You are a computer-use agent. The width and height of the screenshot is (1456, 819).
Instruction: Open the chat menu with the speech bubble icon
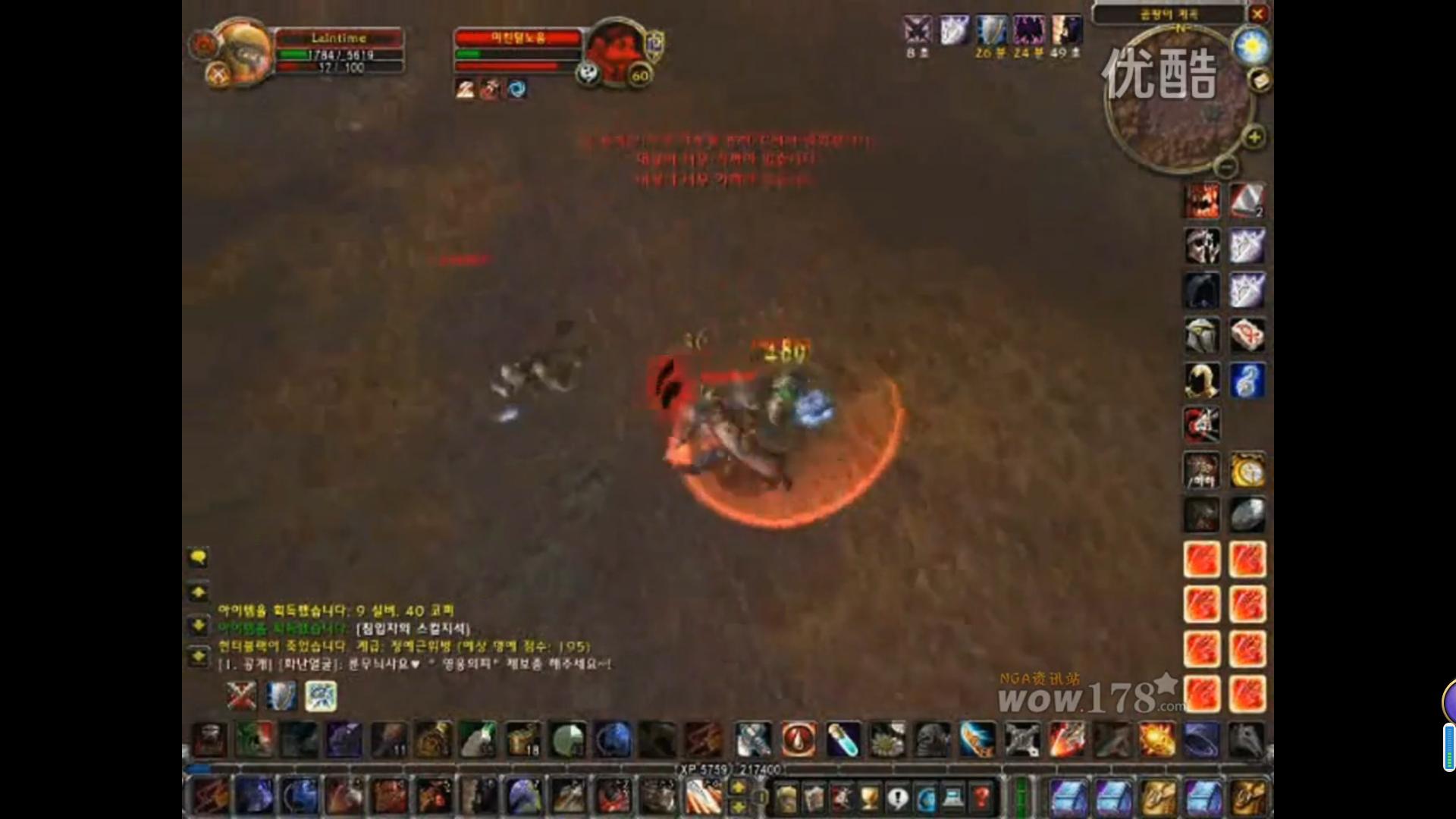click(199, 557)
